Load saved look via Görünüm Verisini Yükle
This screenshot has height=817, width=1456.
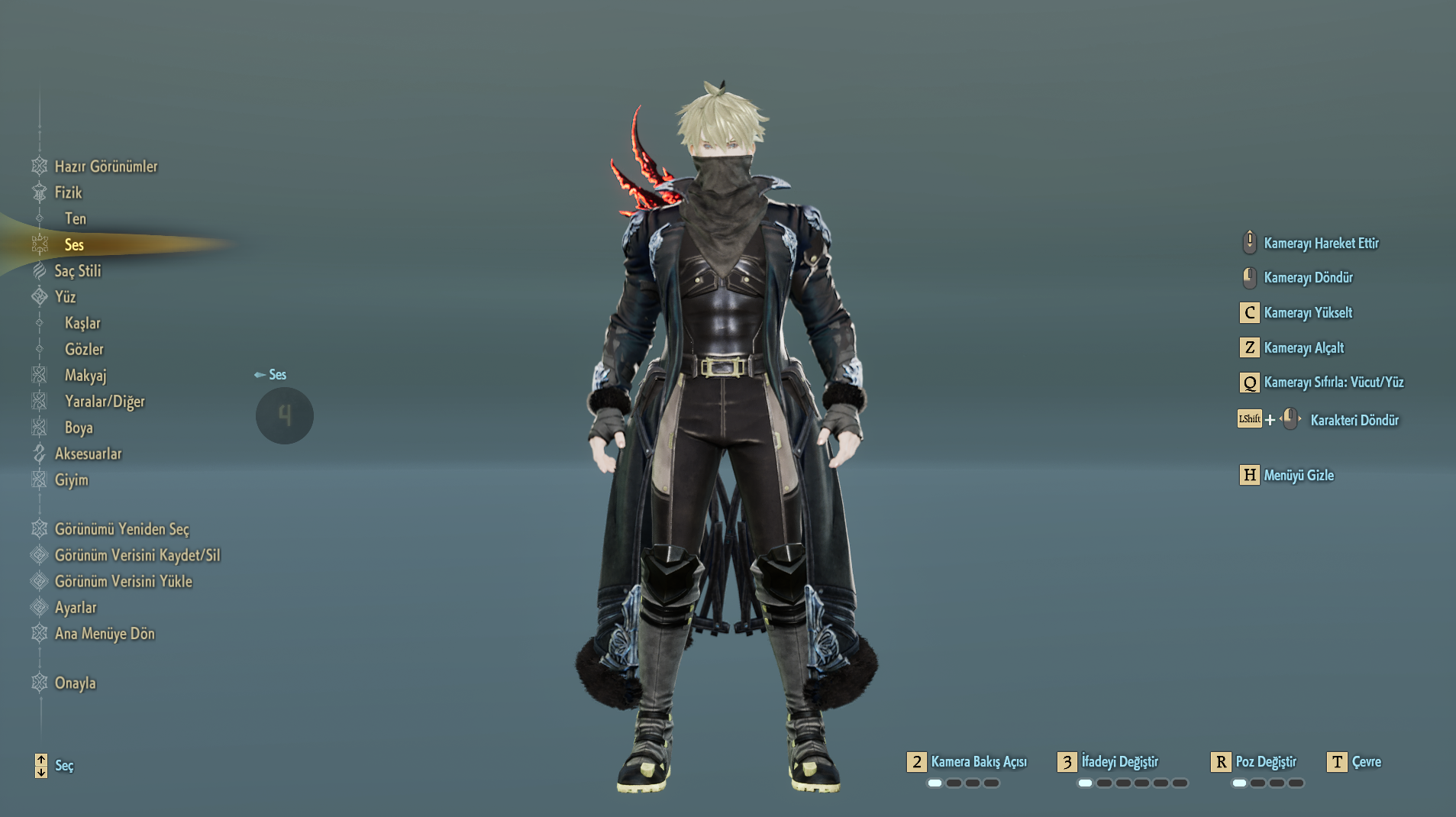(124, 581)
